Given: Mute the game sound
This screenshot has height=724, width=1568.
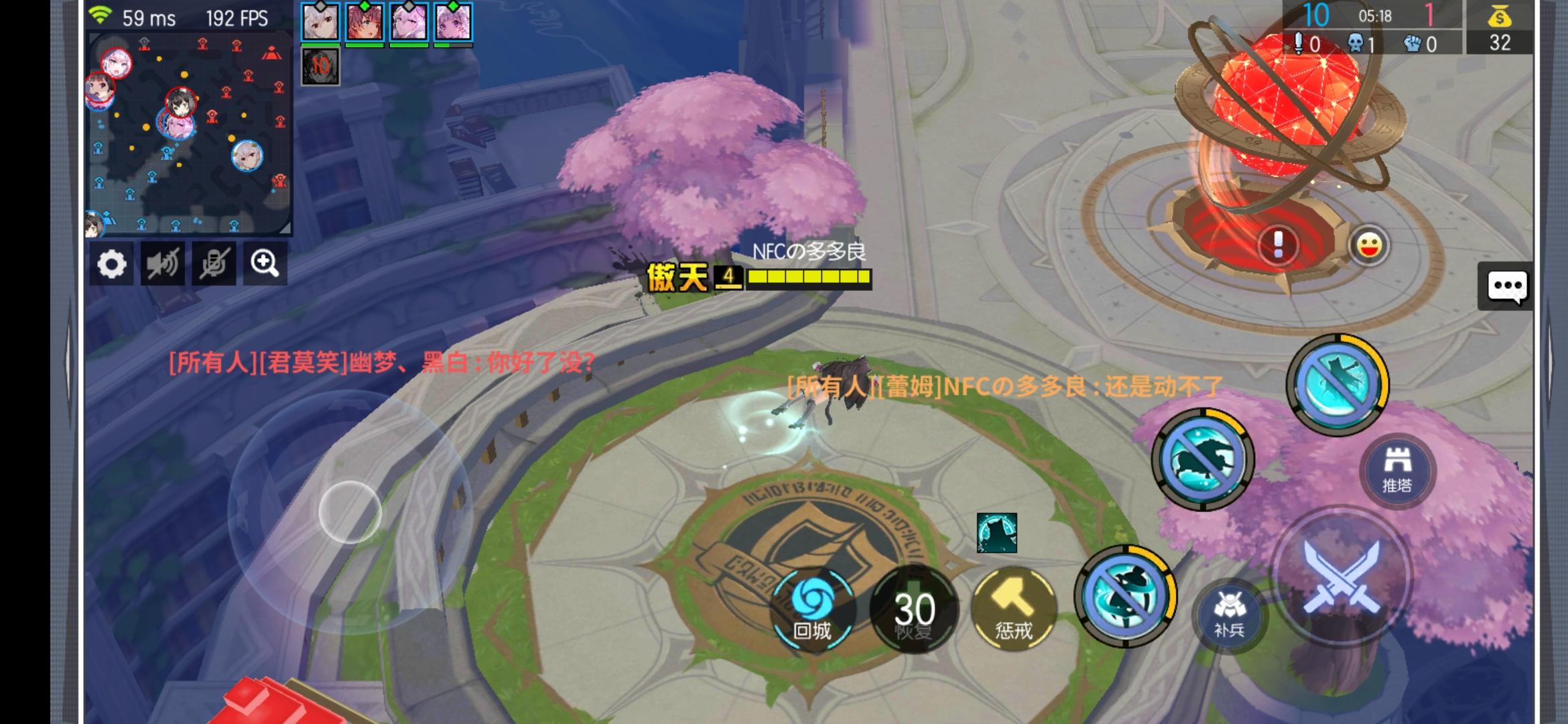Looking at the screenshot, I should 163,264.
